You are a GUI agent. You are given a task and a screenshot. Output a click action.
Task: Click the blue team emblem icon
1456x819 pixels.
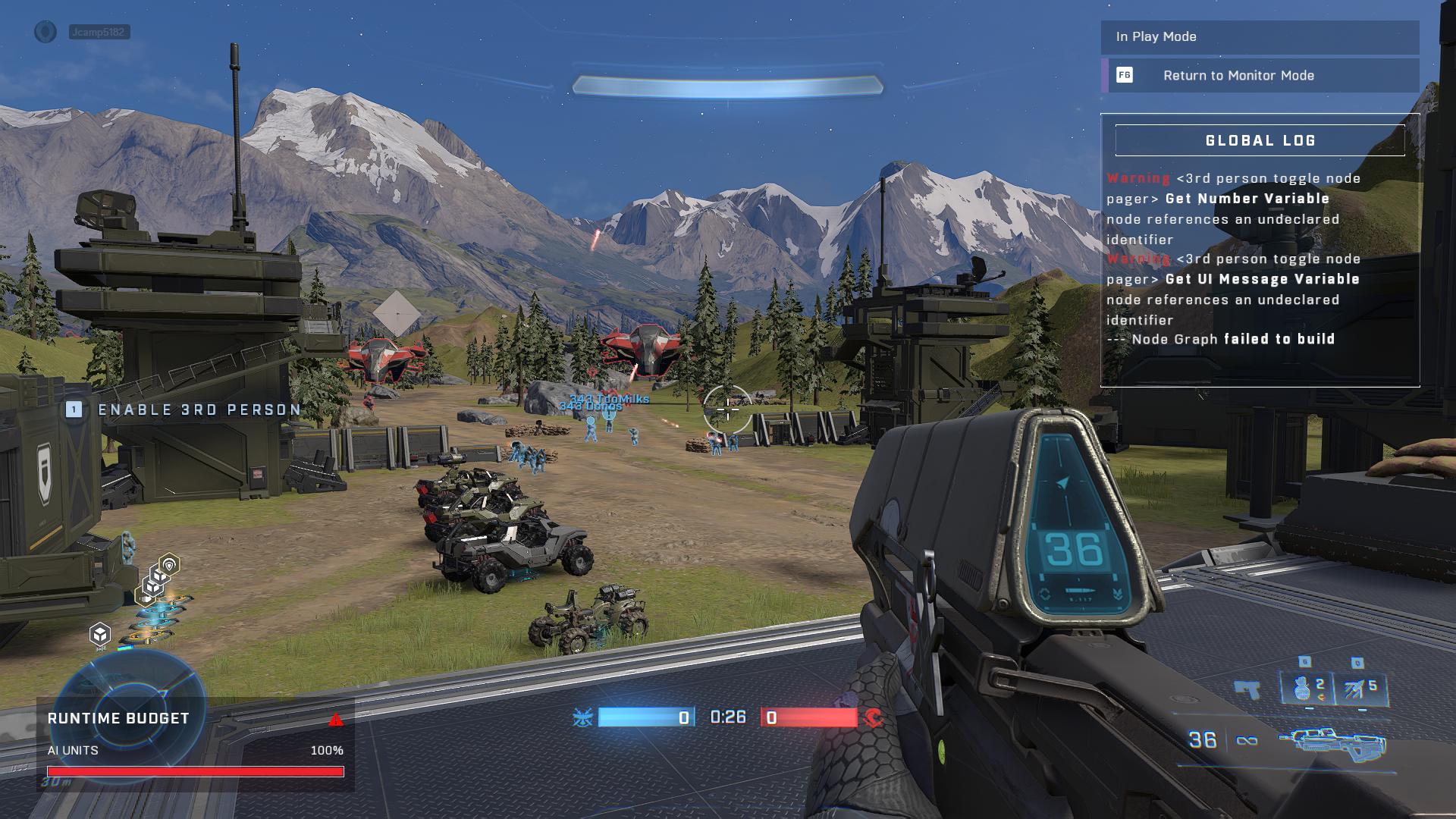(x=583, y=717)
